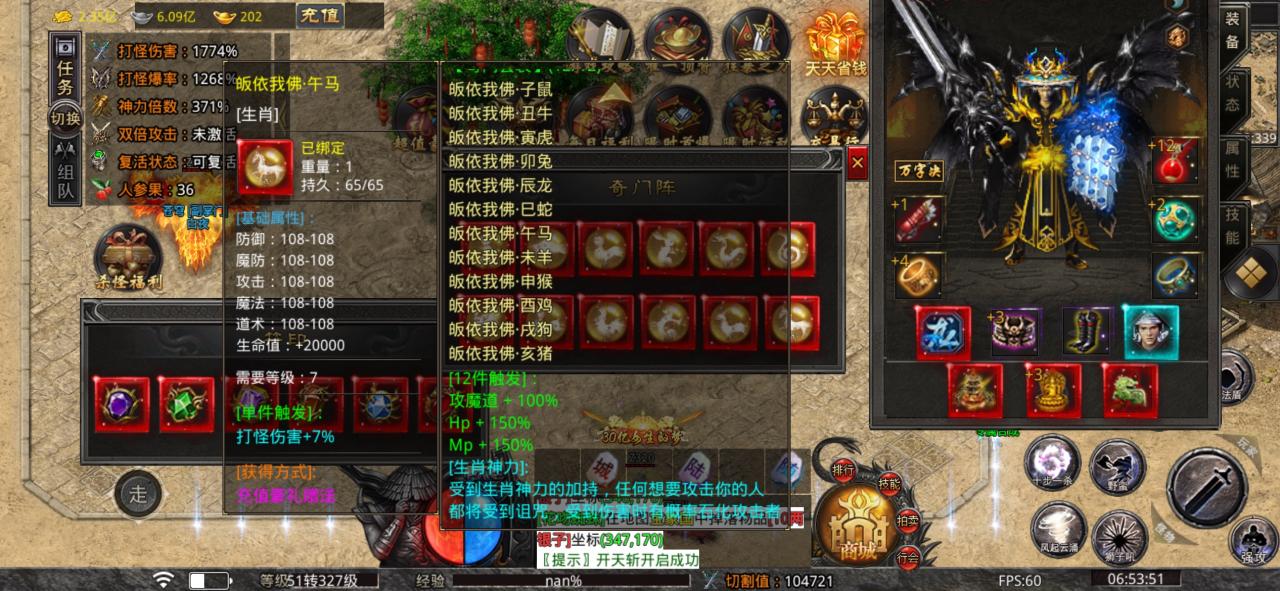Screen dimensions: 1280x591
Task: Cast the 风起云涌 tornado skill
Action: click(x=1057, y=528)
